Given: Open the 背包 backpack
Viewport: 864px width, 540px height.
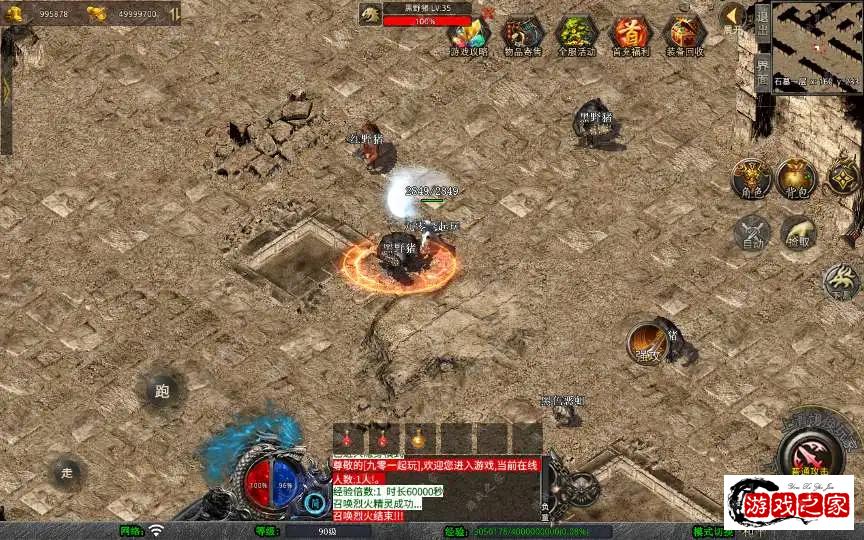Looking at the screenshot, I should (x=797, y=178).
